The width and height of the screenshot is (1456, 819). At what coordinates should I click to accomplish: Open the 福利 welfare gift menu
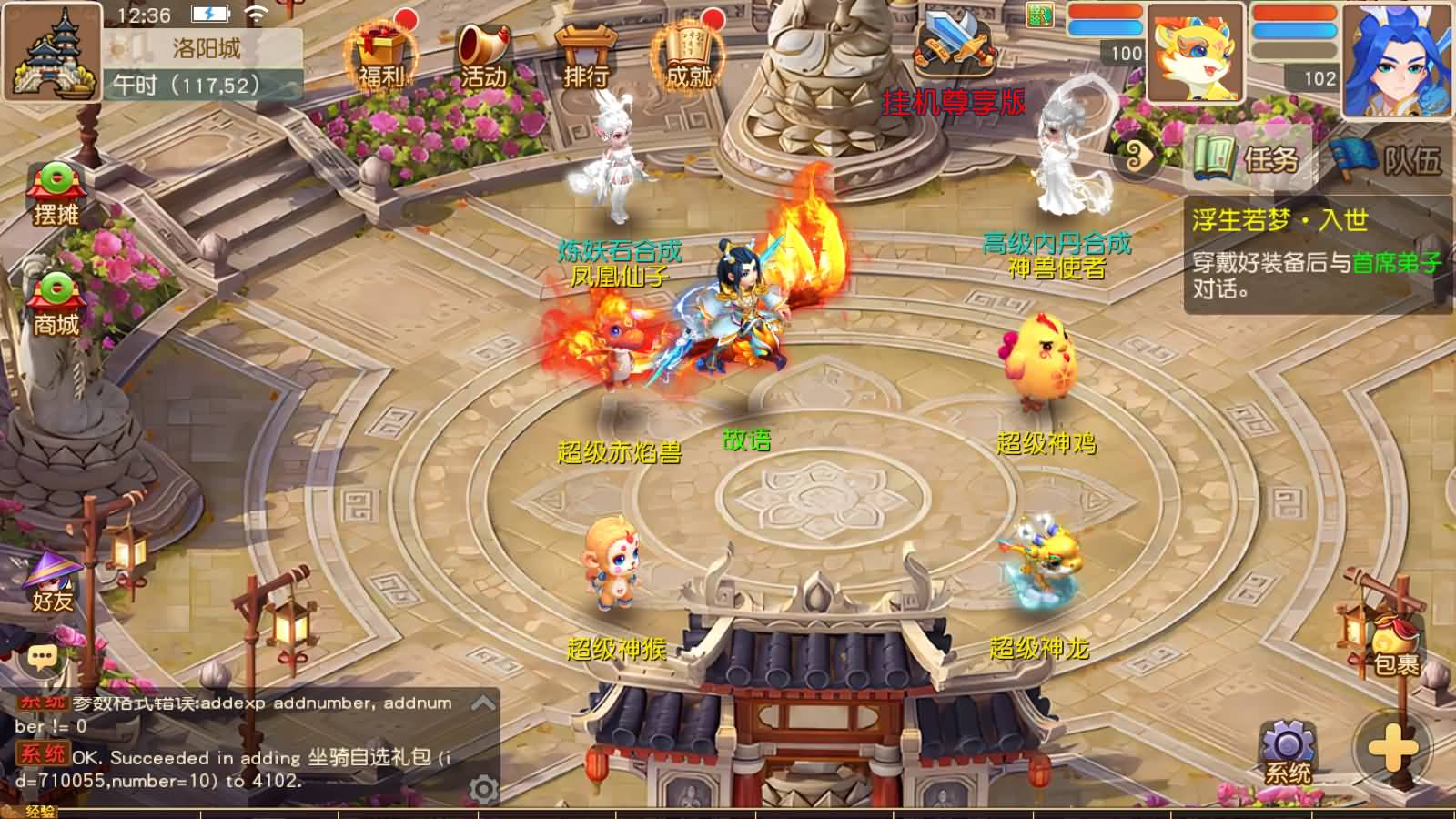[382, 56]
